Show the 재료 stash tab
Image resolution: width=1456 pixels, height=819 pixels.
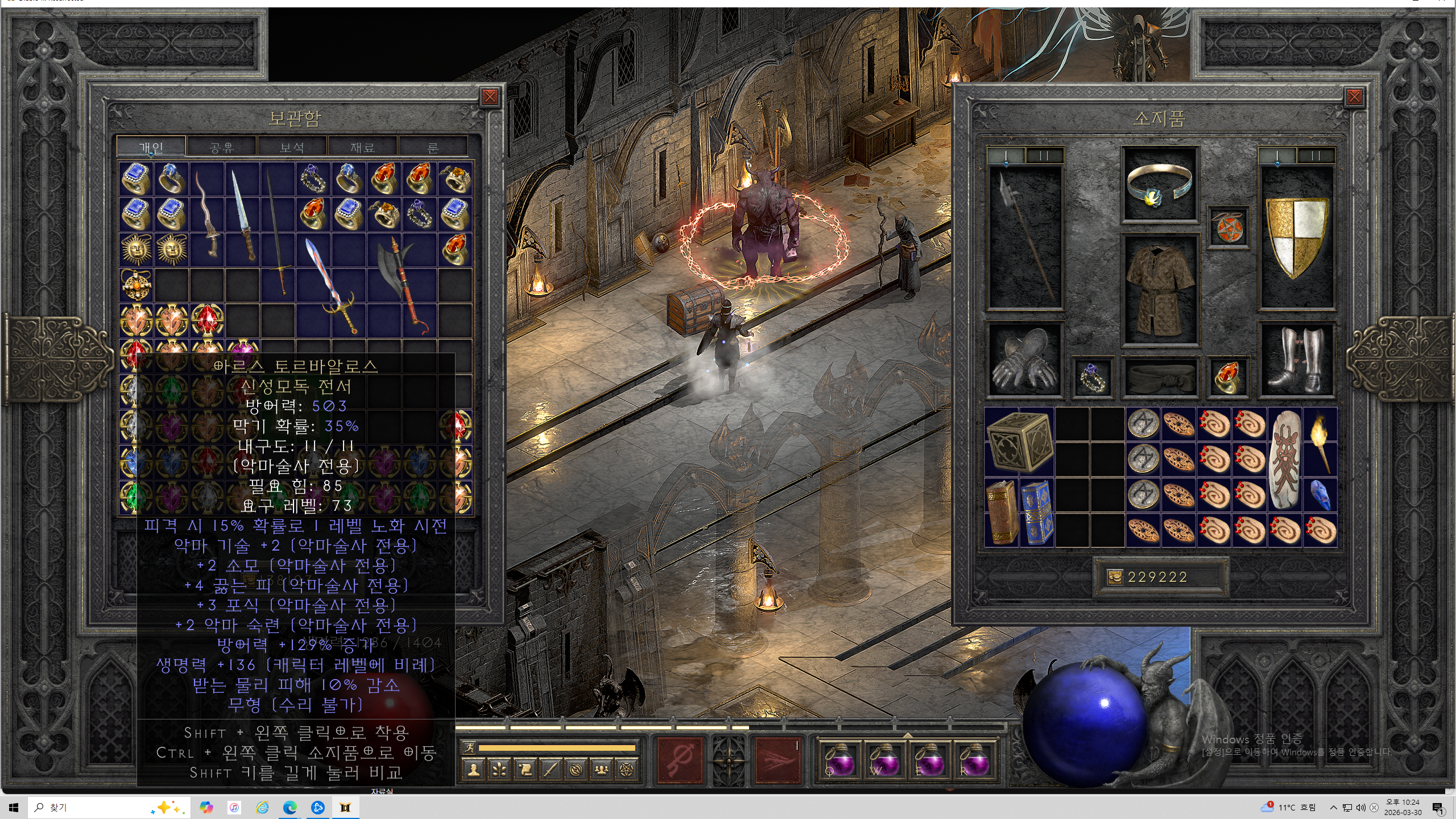click(x=362, y=147)
